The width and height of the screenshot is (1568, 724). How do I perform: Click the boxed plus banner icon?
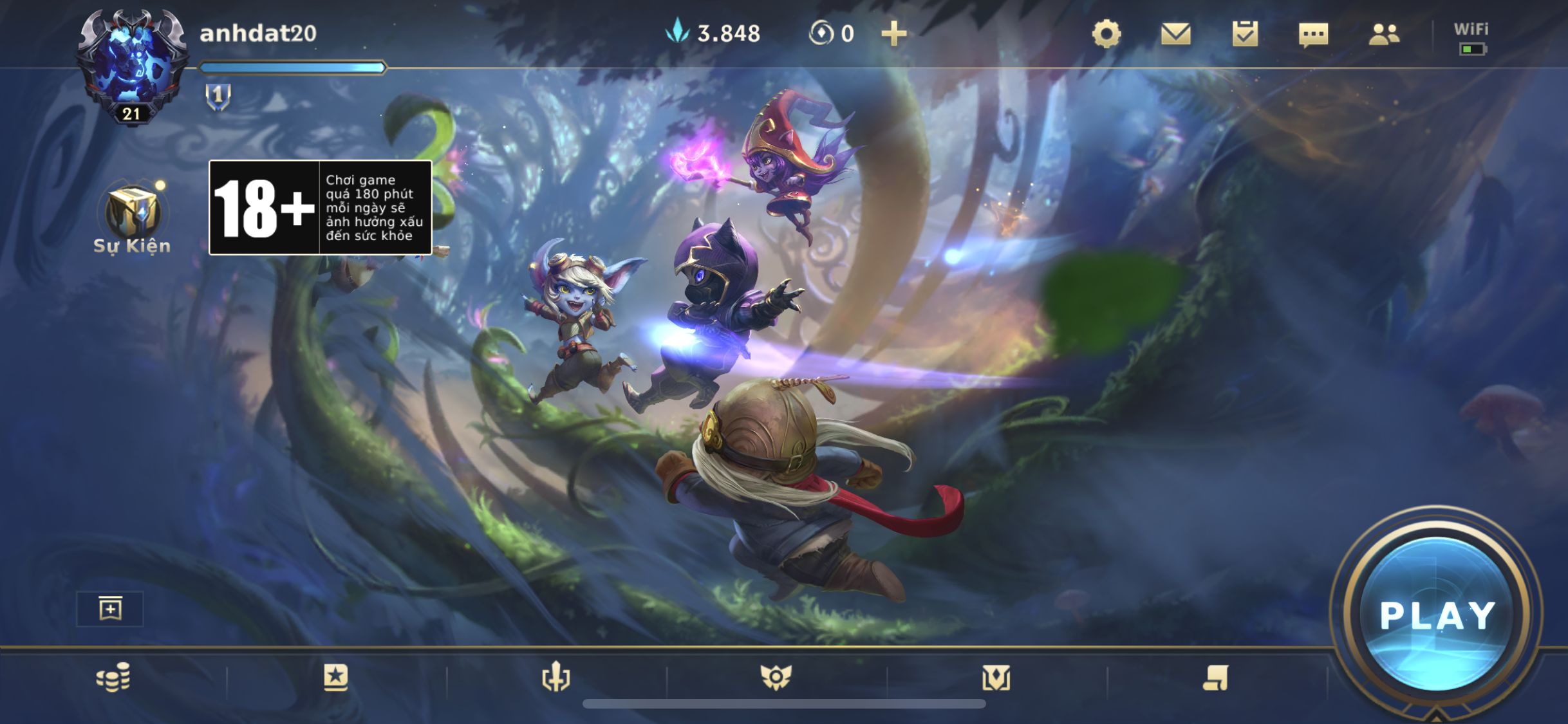[110, 608]
